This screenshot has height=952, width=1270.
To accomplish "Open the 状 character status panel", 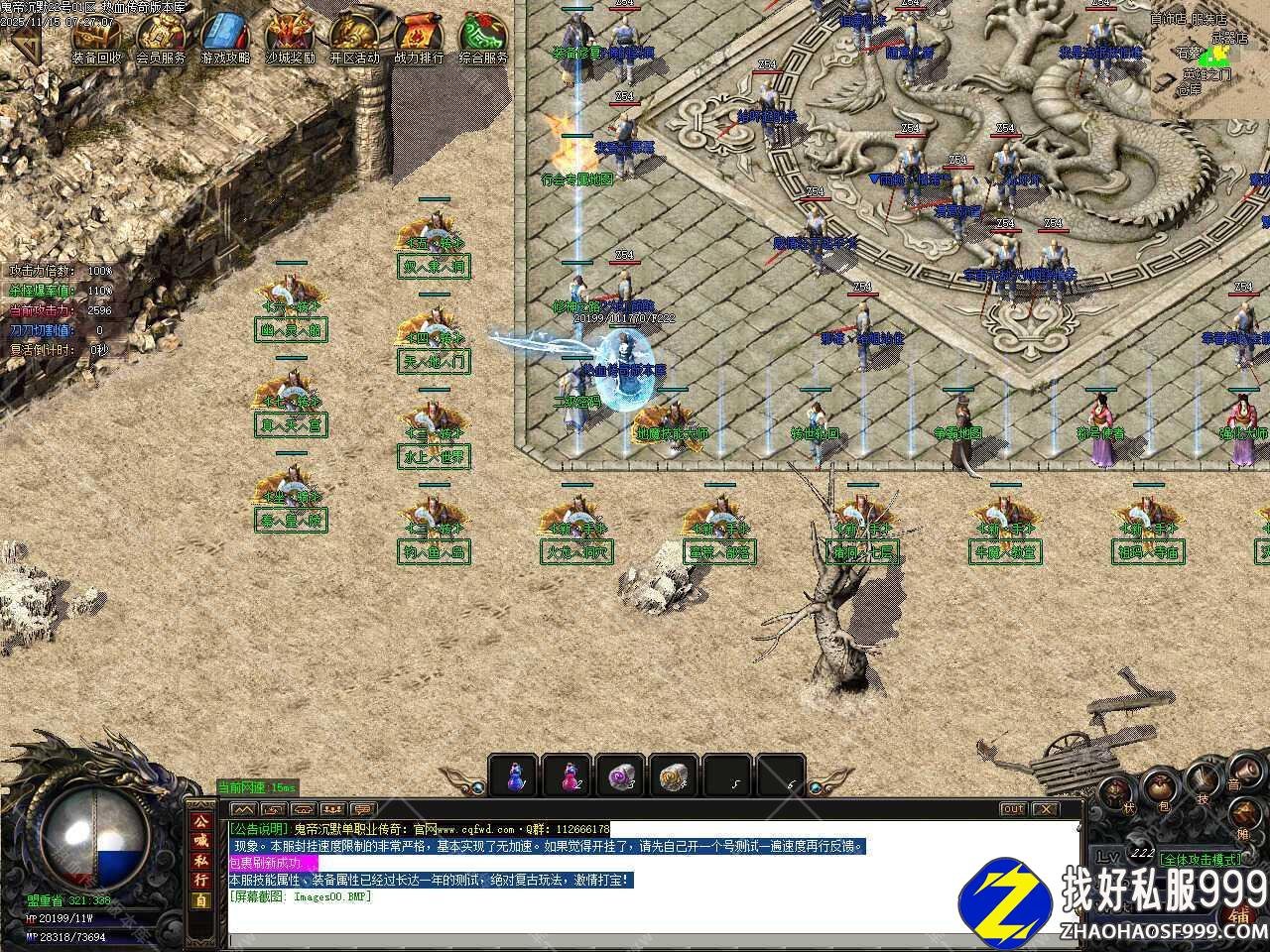I will [x=1115, y=791].
